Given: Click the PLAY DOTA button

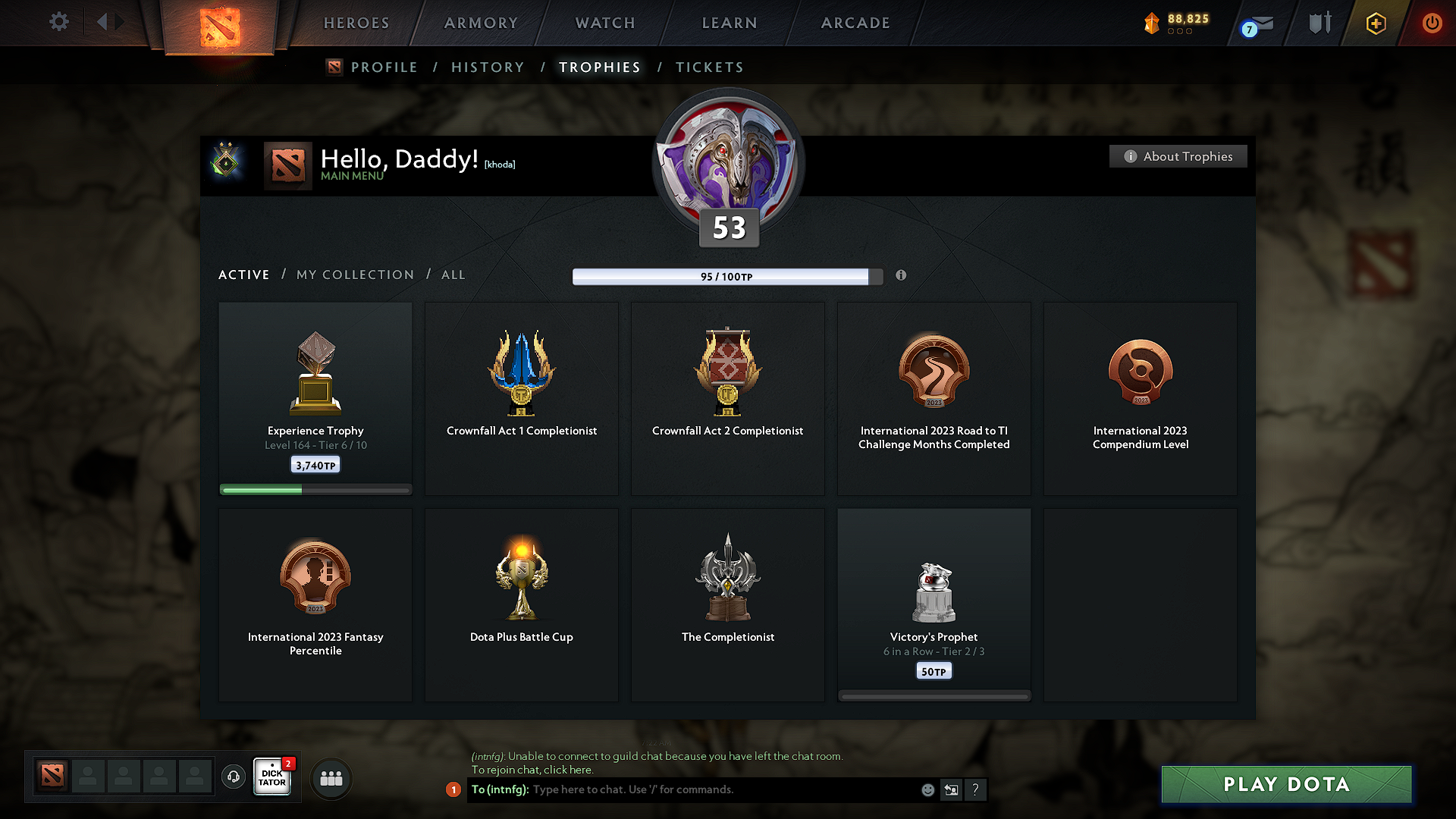Looking at the screenshot, I should coord(1285,784).
